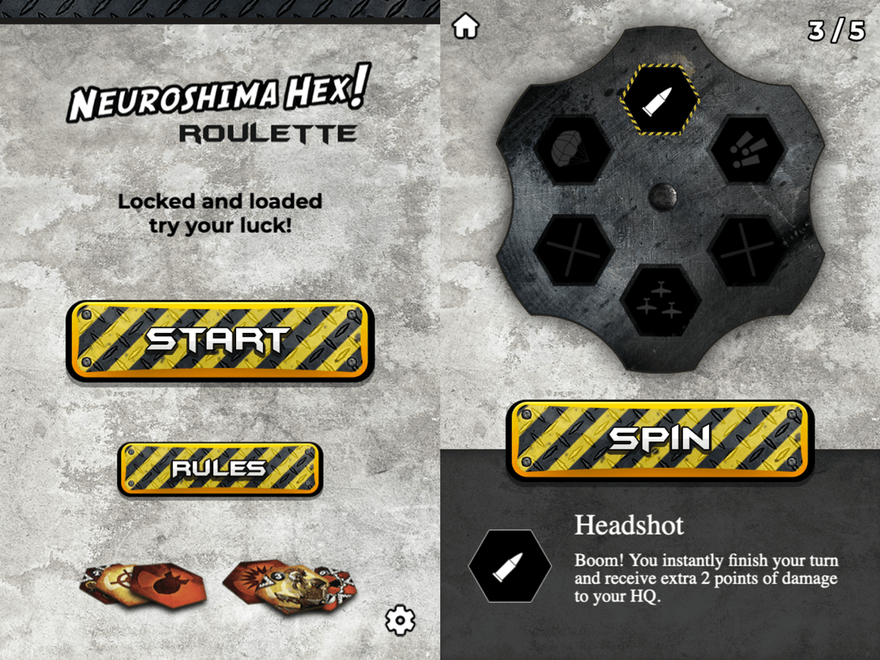Open settings via the gear icon

pos(400,621)
